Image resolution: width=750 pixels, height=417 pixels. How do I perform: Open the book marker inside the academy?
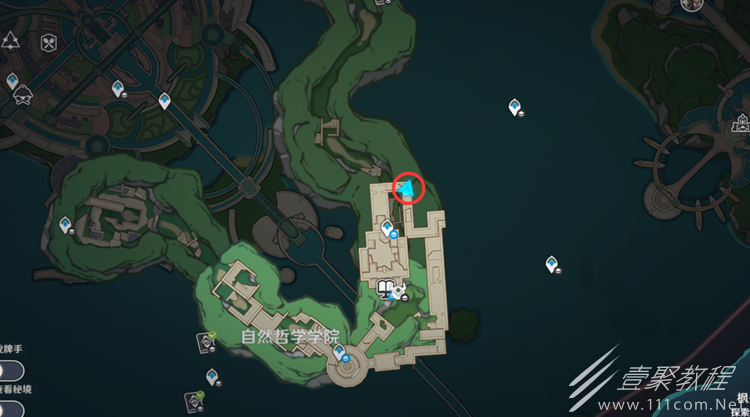(386, 291)
